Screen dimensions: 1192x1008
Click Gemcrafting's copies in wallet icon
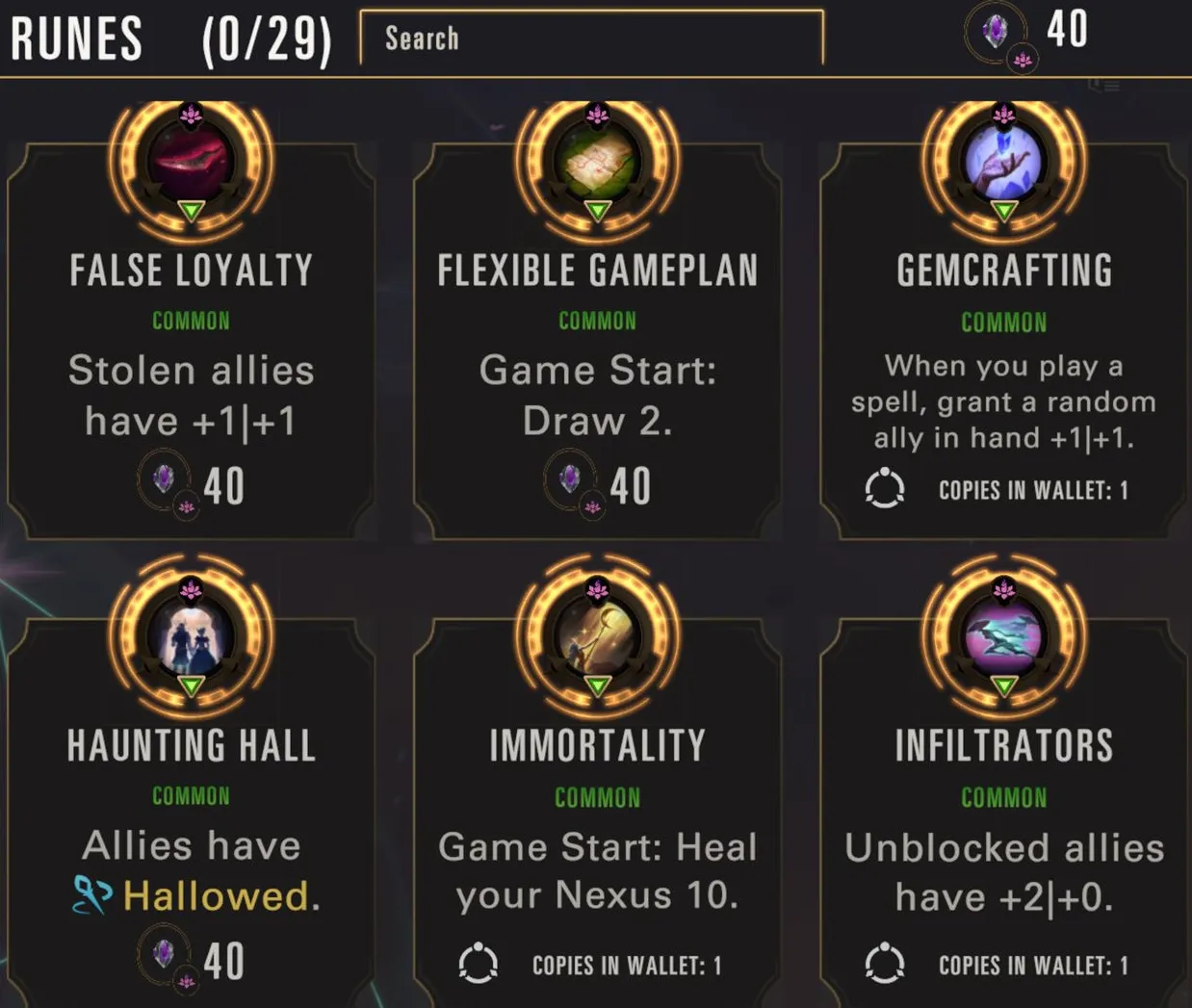(885, 489)
